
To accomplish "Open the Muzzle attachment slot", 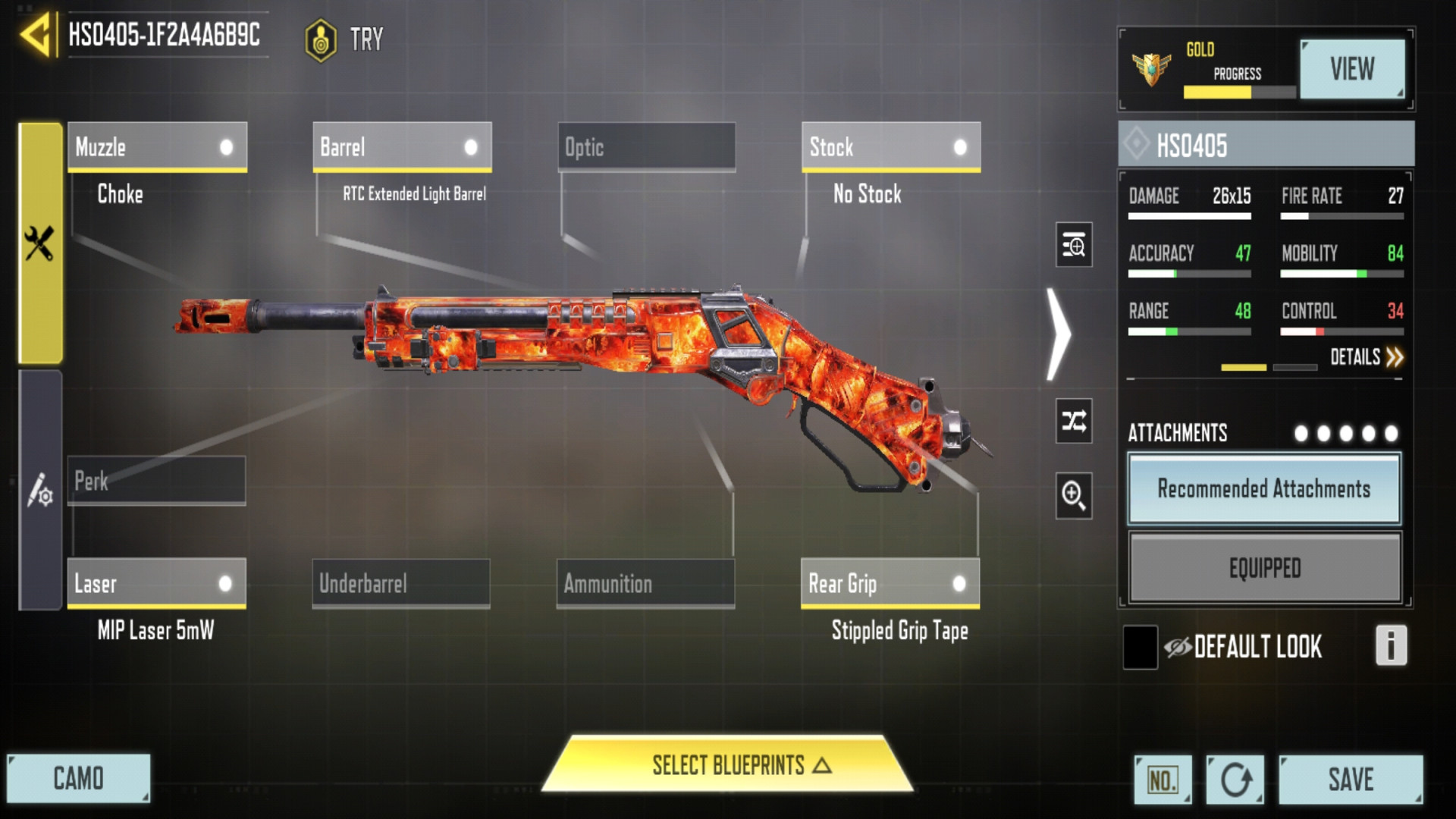I will click(x=157, y=146).
